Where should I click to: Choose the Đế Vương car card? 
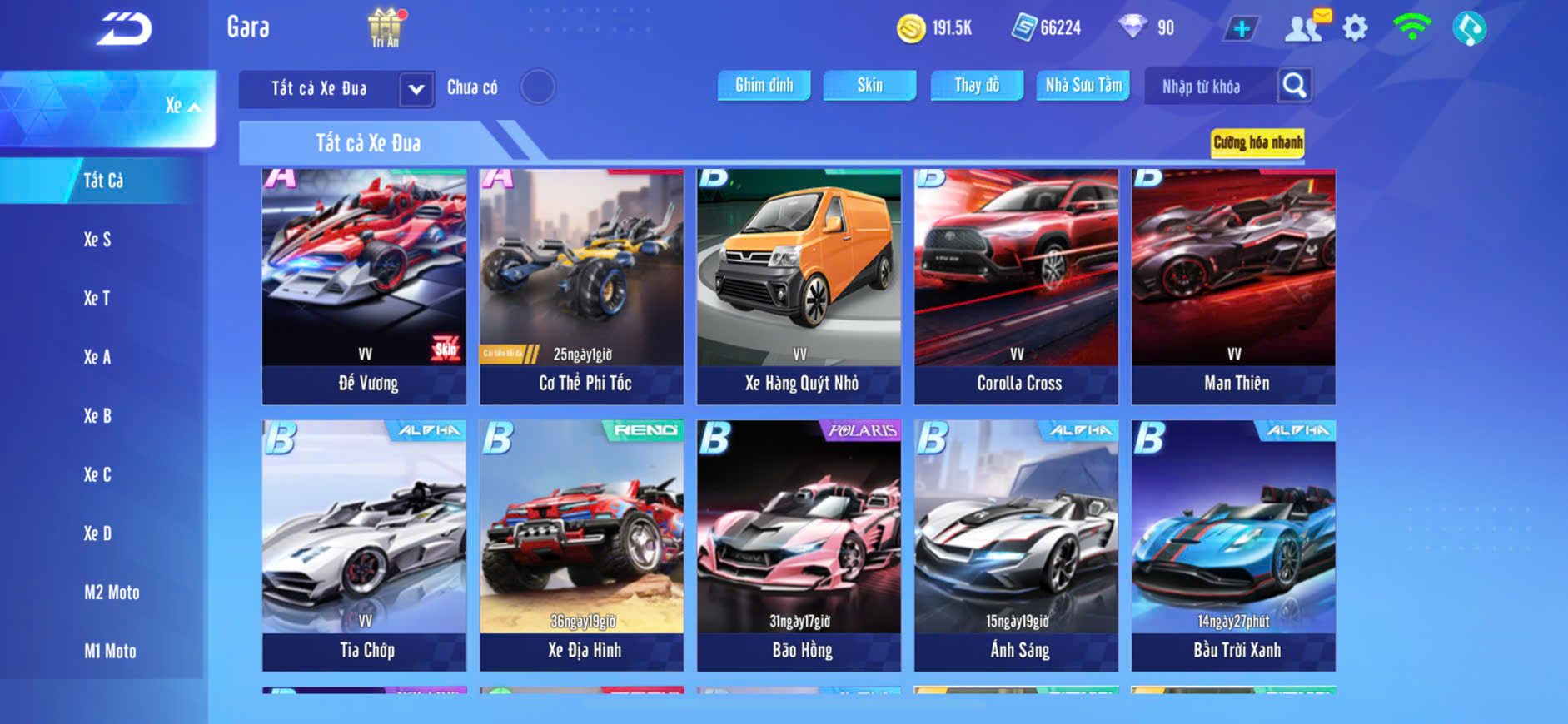pos(365,287)
